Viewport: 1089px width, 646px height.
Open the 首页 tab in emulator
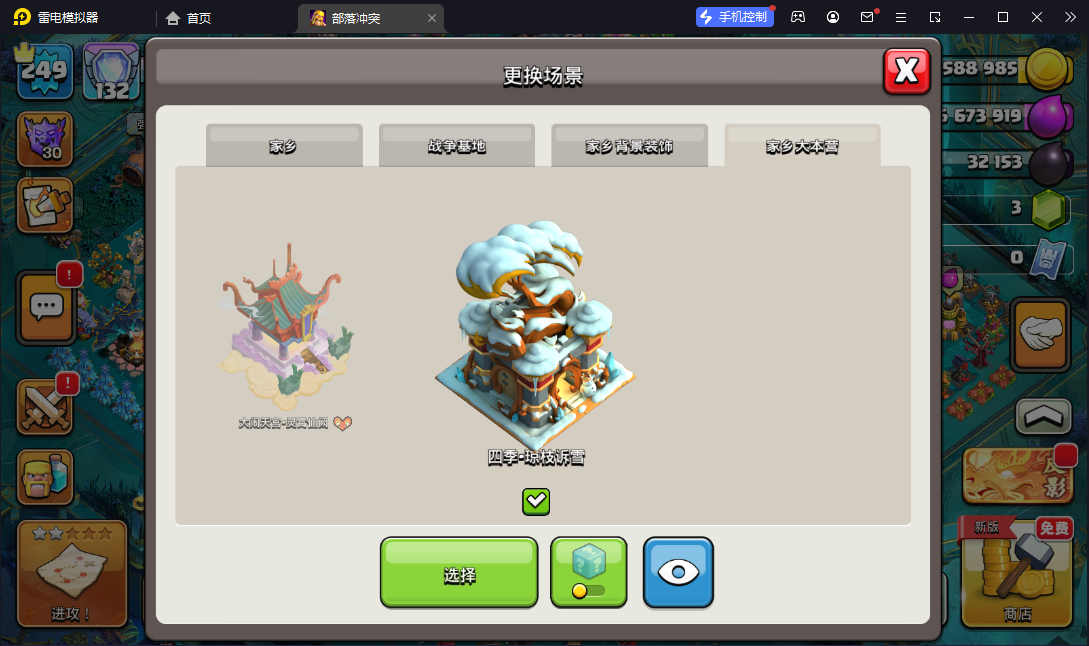click(x=189, y=18)
